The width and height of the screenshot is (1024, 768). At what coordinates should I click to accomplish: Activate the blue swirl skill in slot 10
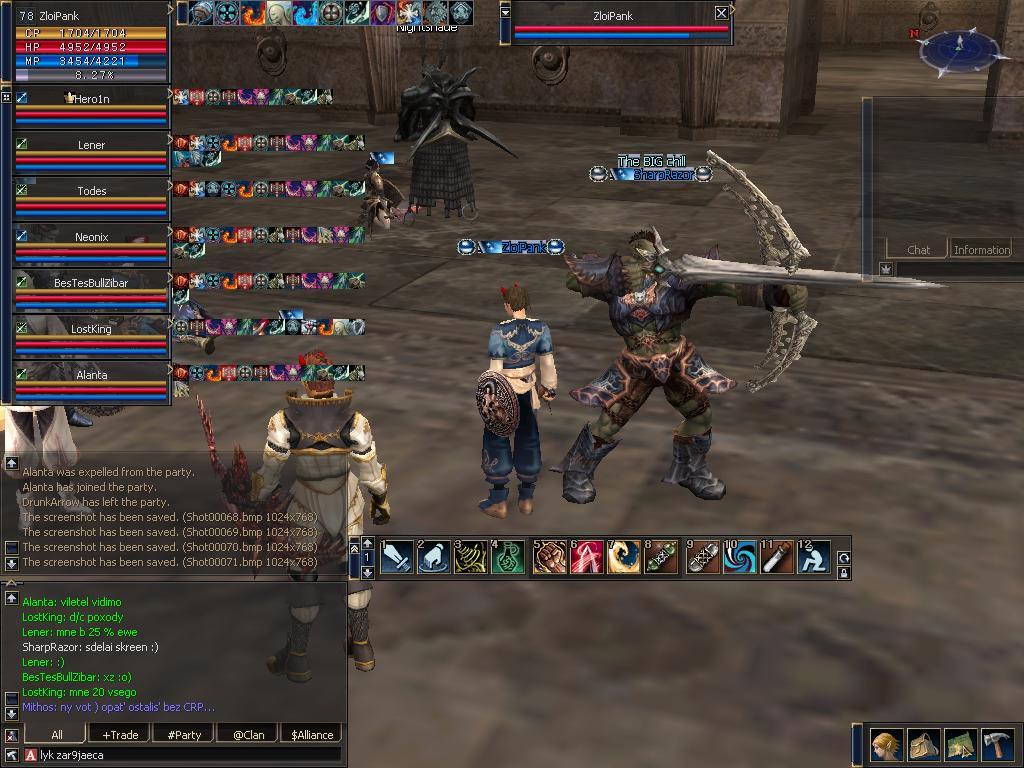[x=739, y=557]
